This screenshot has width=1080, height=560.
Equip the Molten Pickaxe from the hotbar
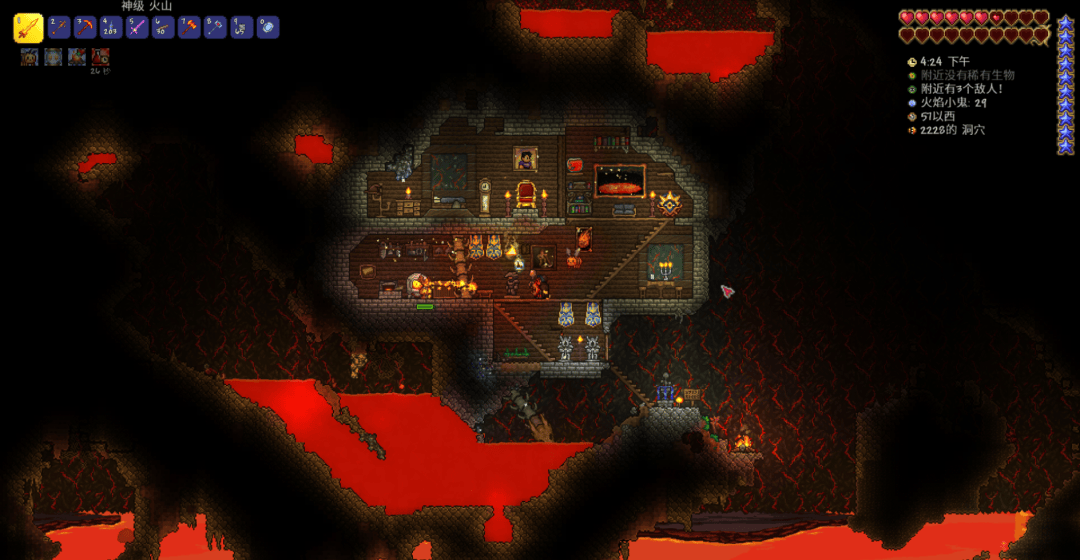click(x=86, y=27)
